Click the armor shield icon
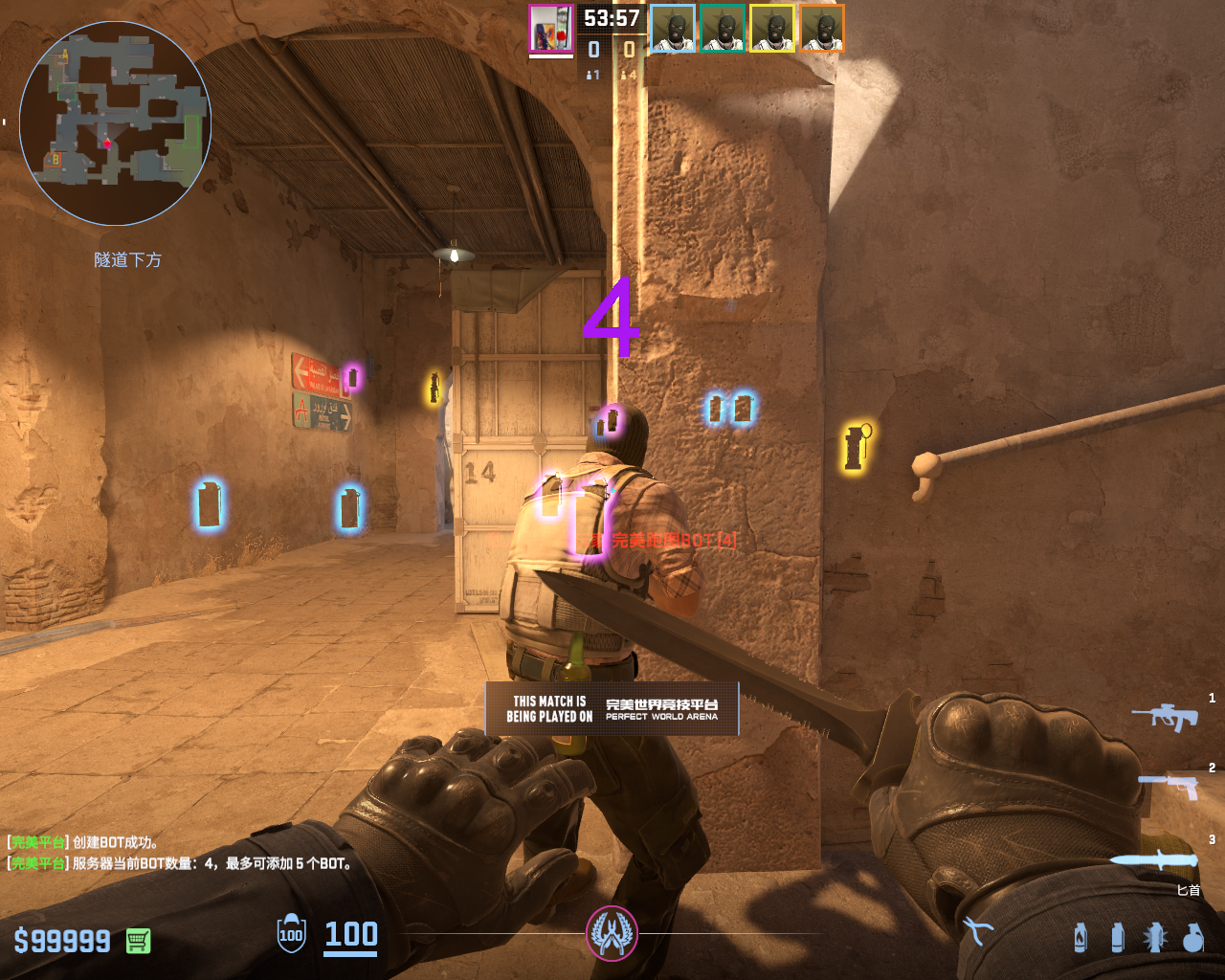Image resolution: width=1225 pixels, height=980 pixels. click(x=291, y=934)
